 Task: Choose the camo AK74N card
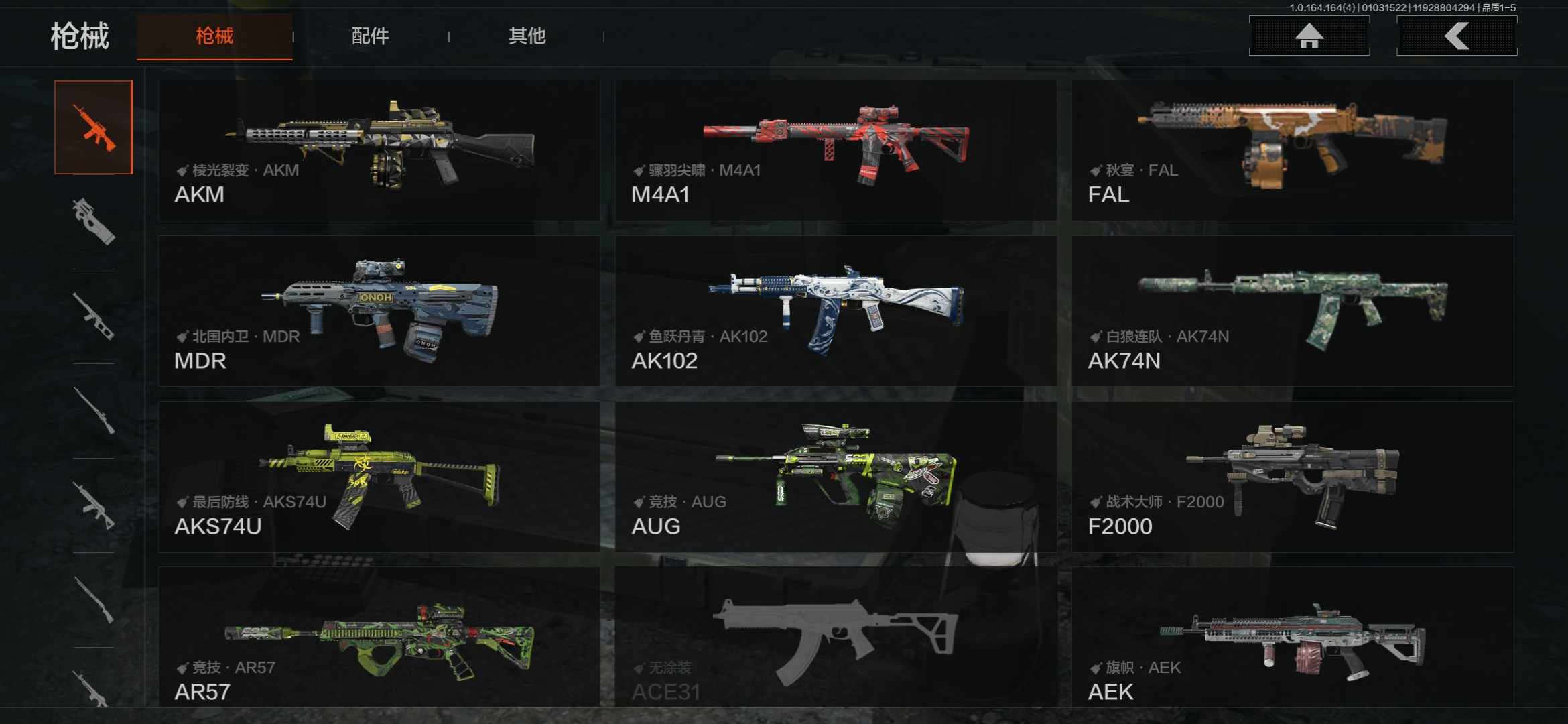pyautogui.click(x=1292, y=311)
